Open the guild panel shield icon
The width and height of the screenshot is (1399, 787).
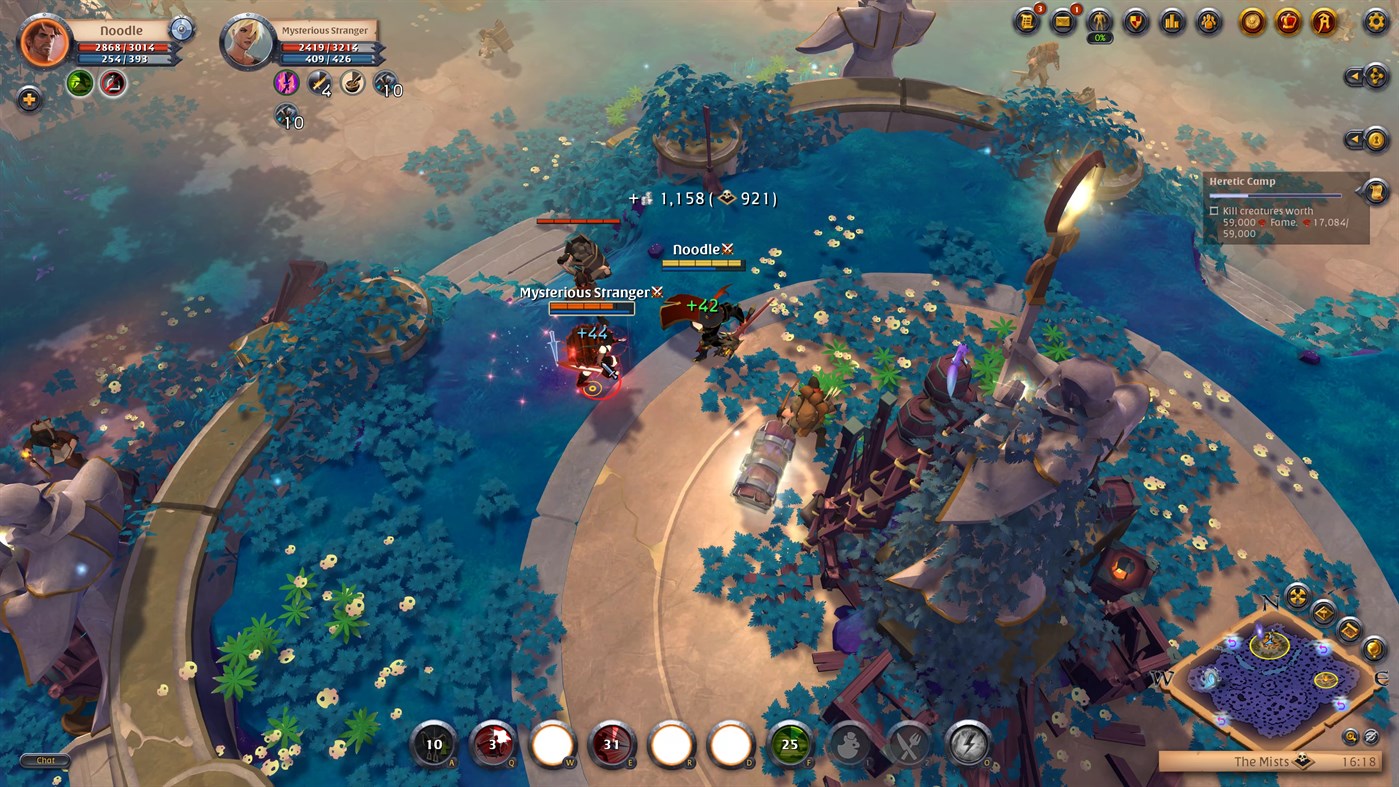click(1136, 22)
